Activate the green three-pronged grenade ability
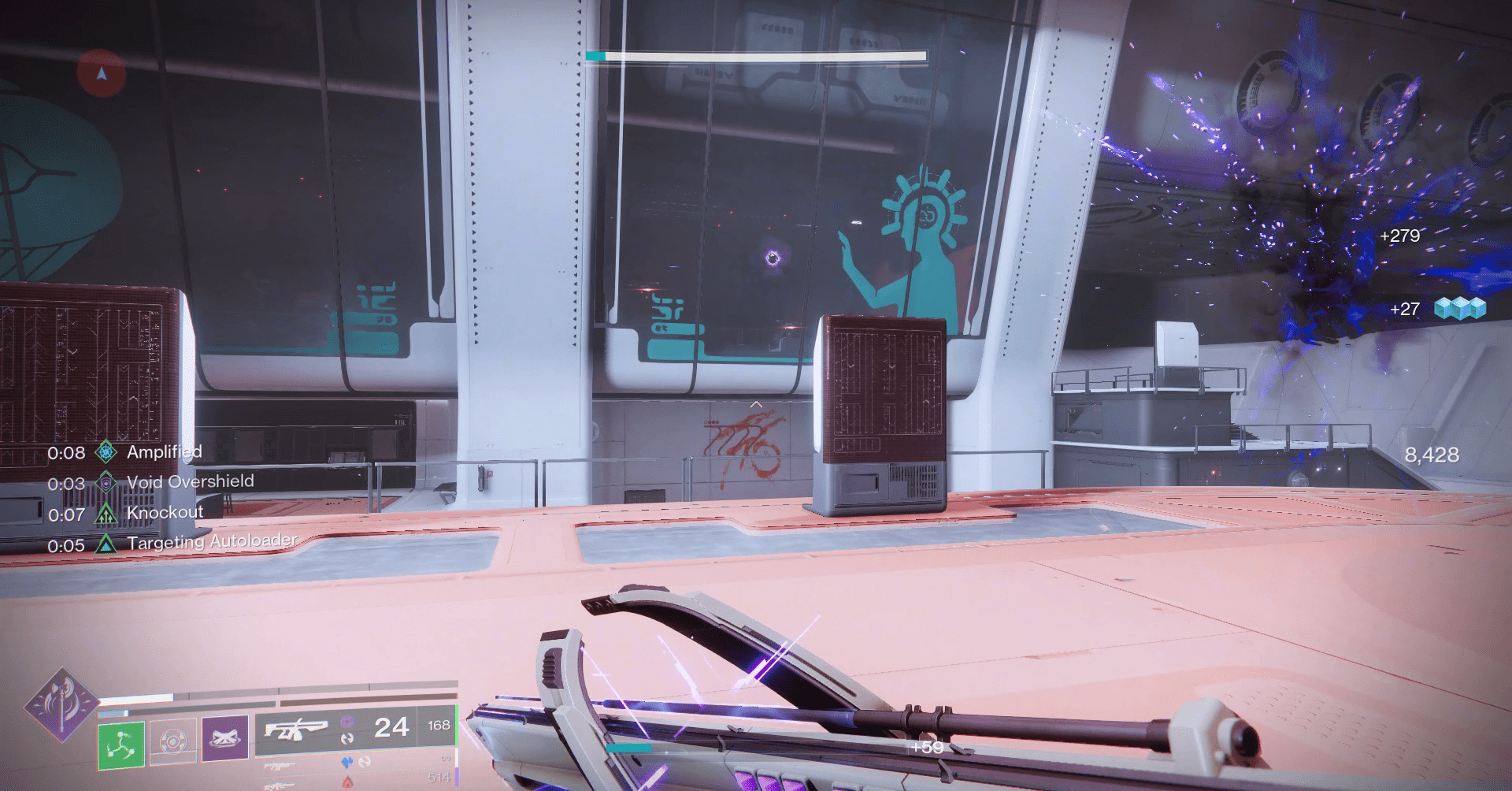The image size is (1512, 791). click(120, 742)
